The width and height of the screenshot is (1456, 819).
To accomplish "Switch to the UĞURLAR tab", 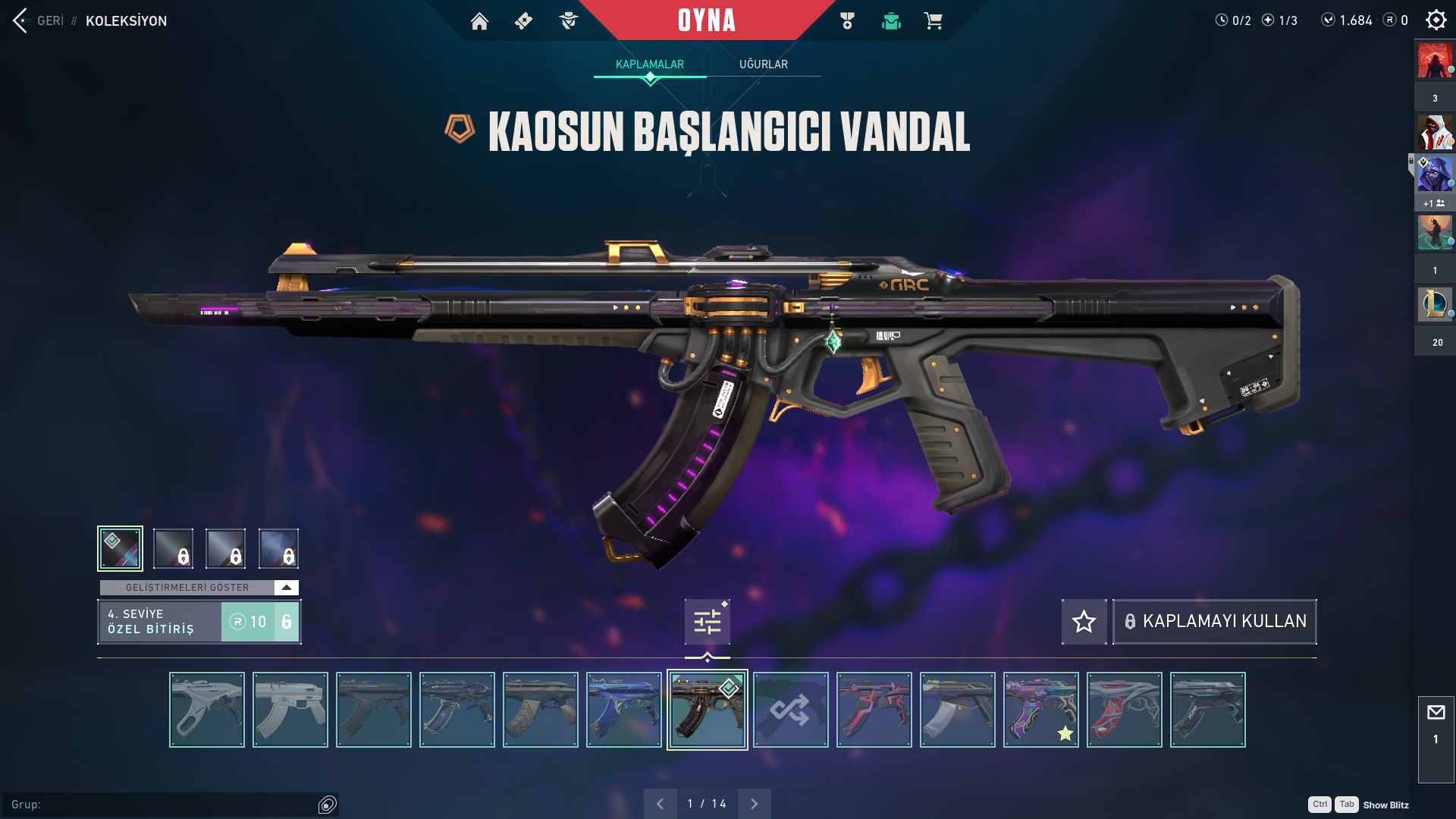I will tap(763, 64).
